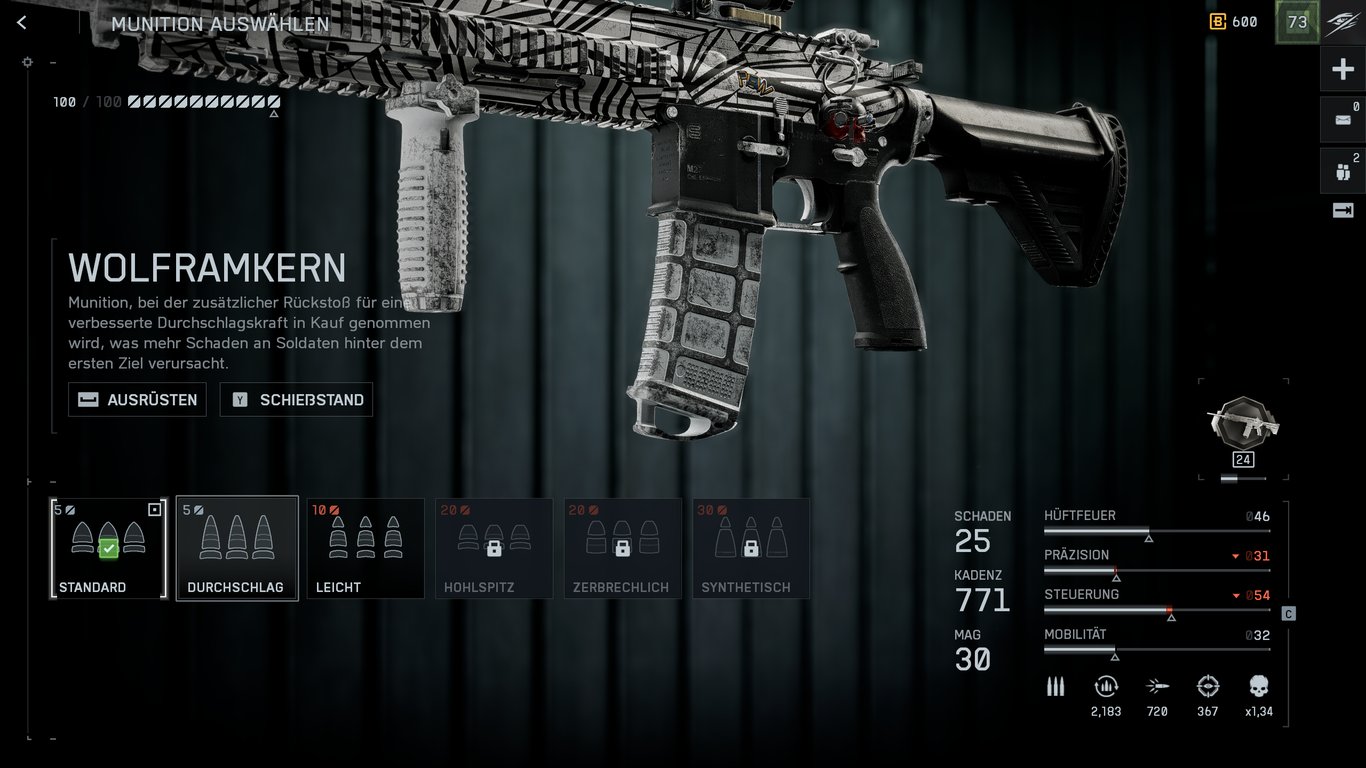Select the locked Zerbrechlich ammunition
The height and width of the screenshot is (768, 1366).
point(622,548)
